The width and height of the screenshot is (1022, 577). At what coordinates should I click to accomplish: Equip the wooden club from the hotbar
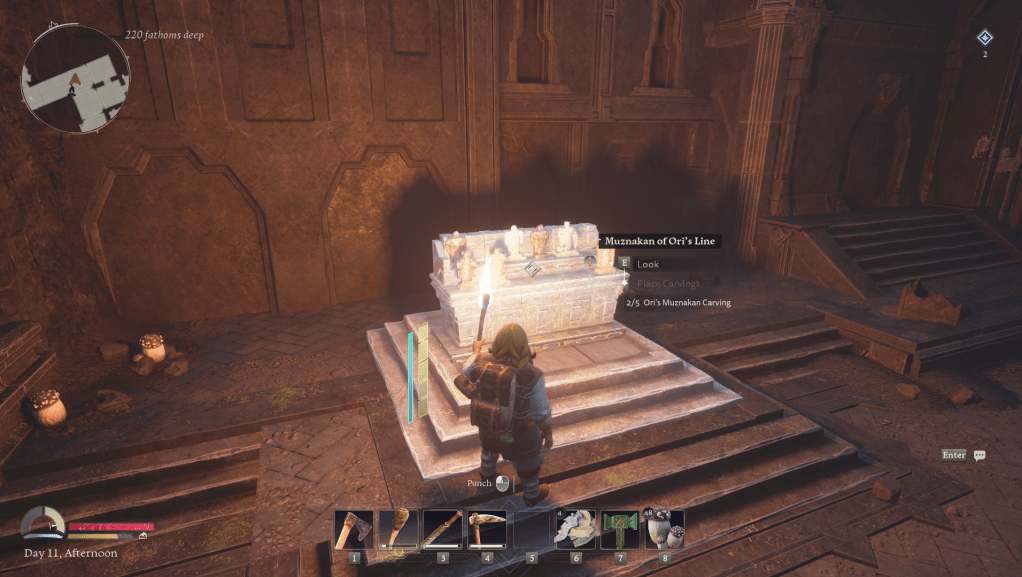398,529
